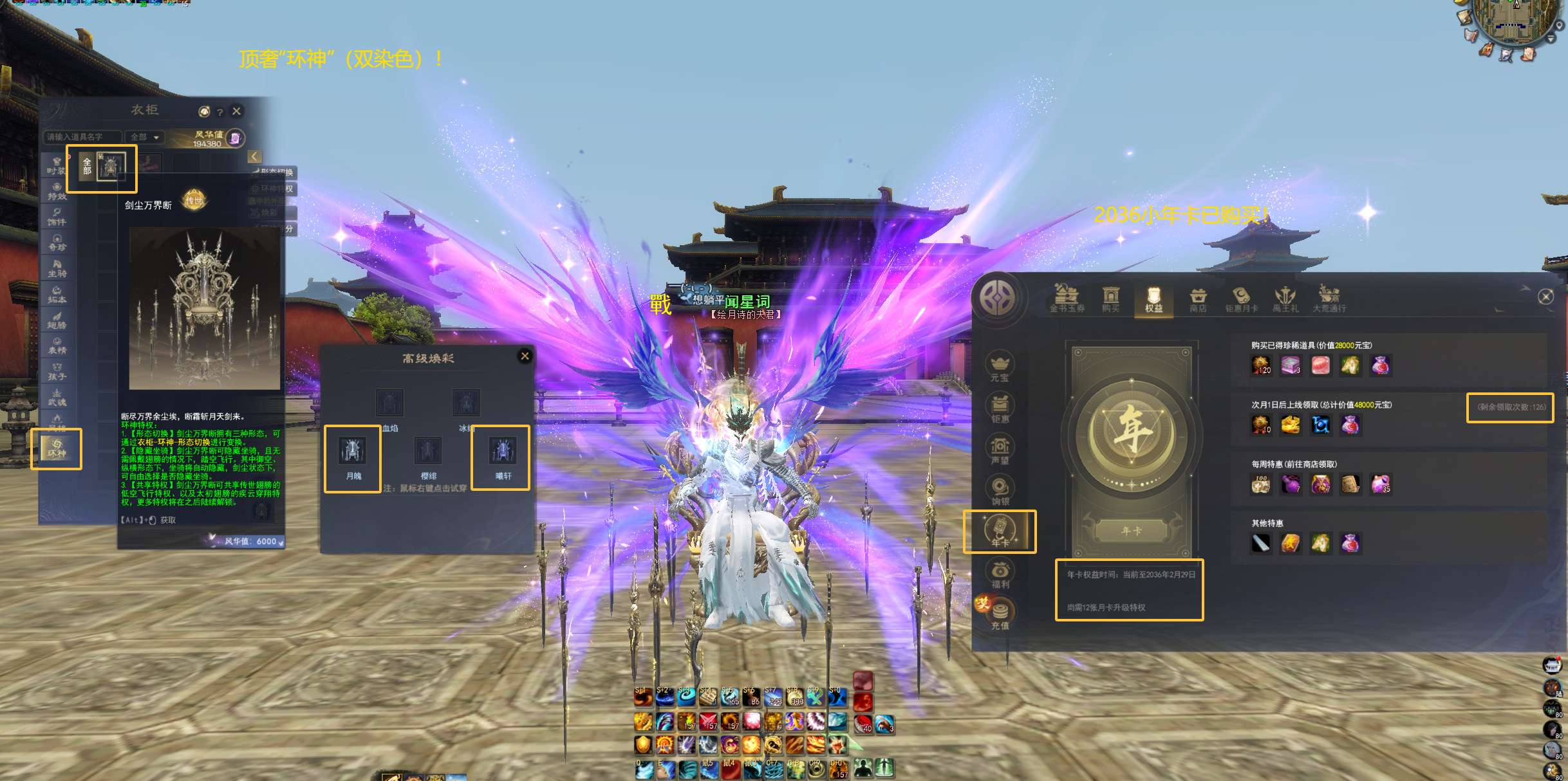Select the 月魄 dye color option
This screenshot has width=1568, height=781.
pos(353,456)
